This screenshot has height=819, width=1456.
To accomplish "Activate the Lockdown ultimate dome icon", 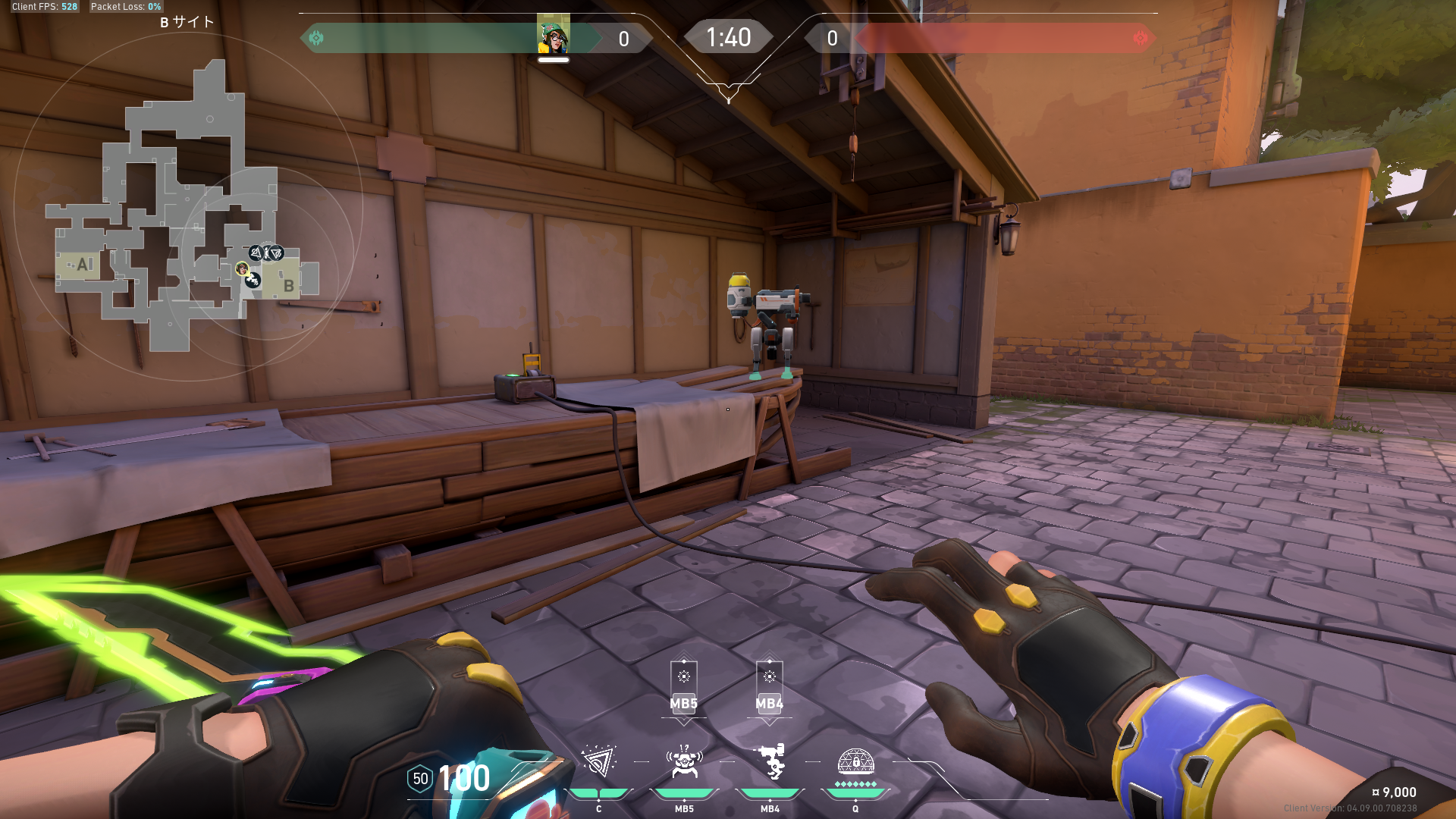I will pos(855,761).
